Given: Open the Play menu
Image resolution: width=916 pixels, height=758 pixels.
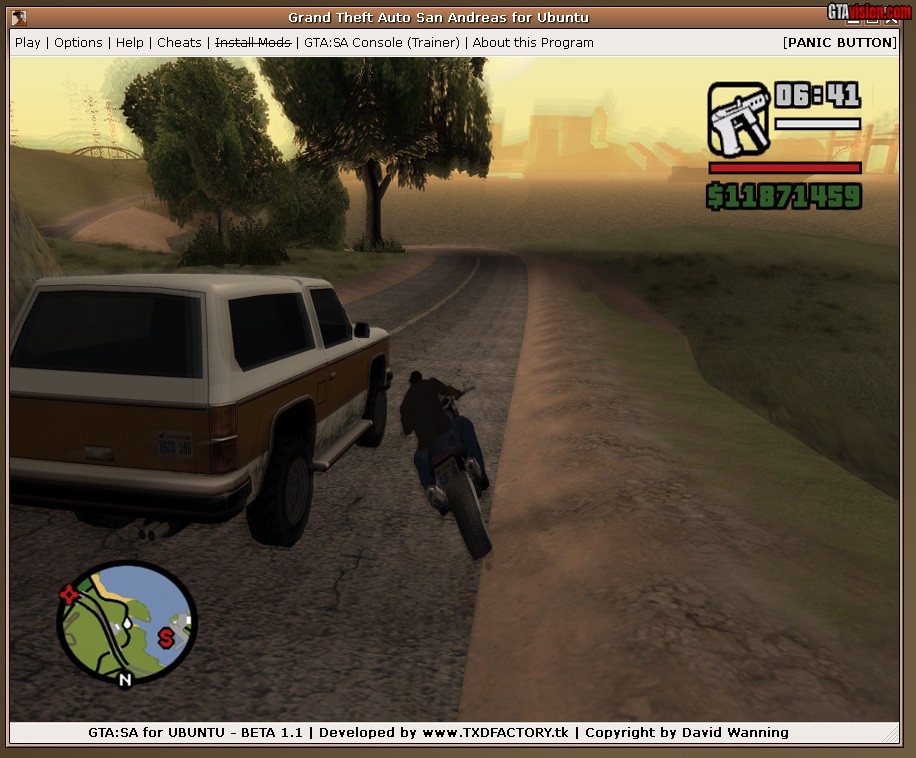Looking at the screenshot, I should tap(28, 43).
